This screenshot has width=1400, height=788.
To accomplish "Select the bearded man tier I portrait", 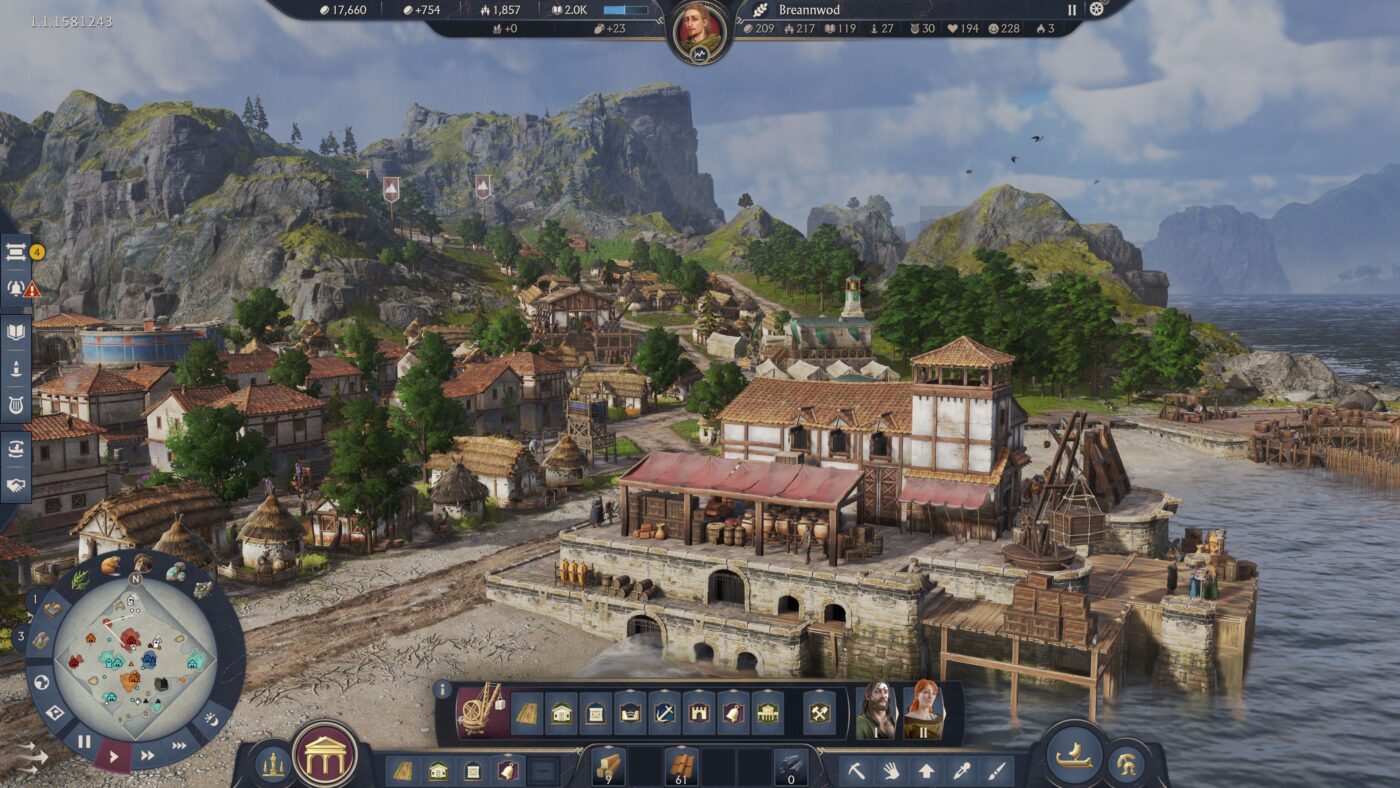I will point(875,710).
